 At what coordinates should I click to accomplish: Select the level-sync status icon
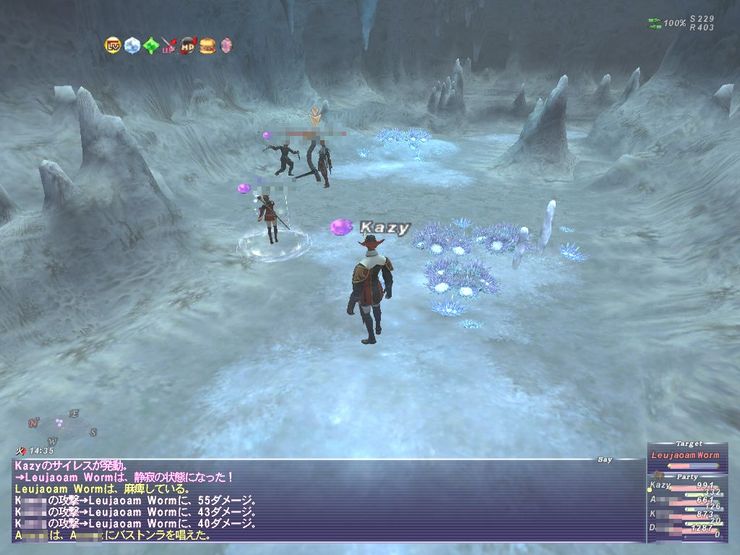[113, 45]
